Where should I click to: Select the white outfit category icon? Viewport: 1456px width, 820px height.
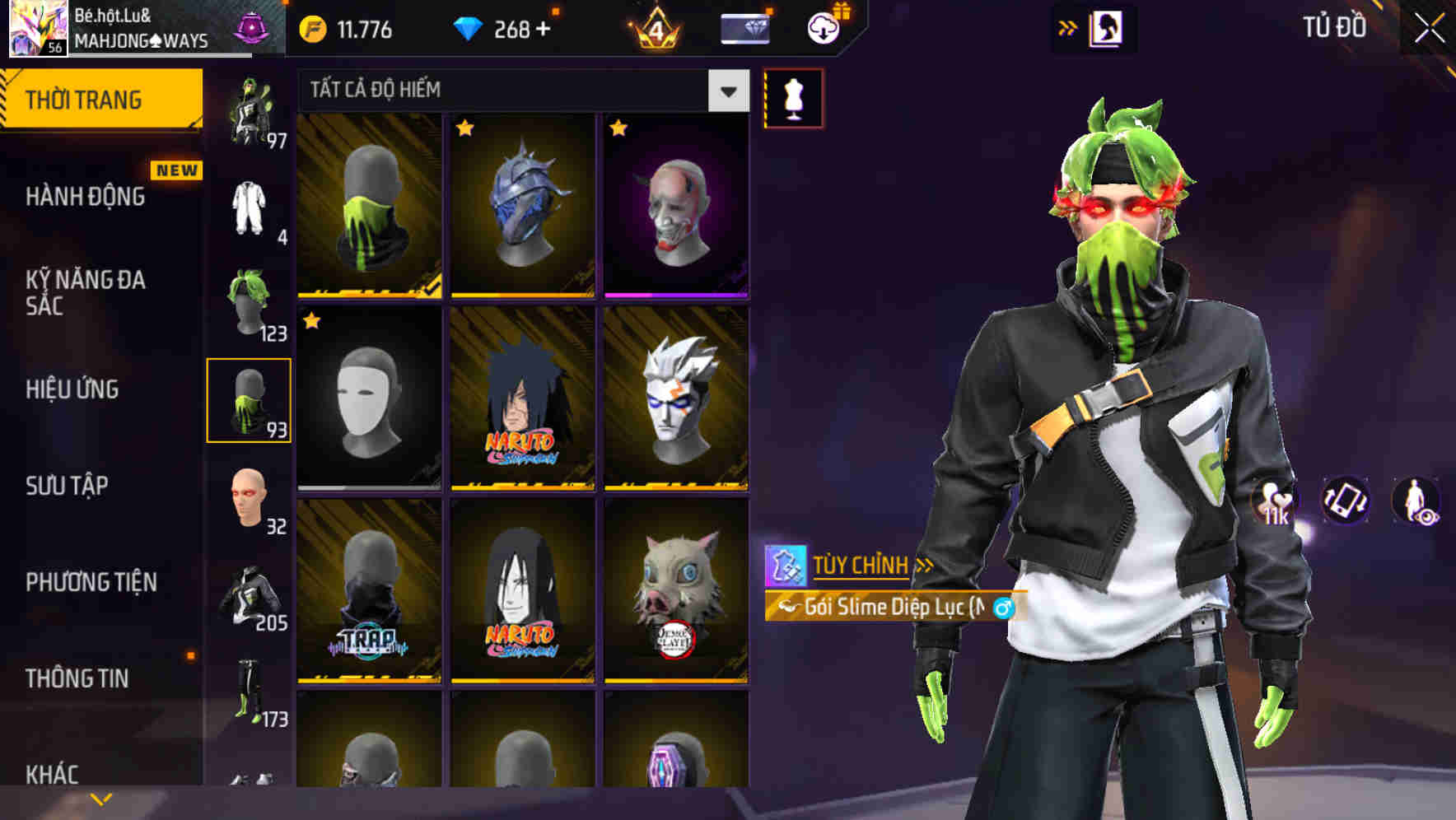pos(249,210)
